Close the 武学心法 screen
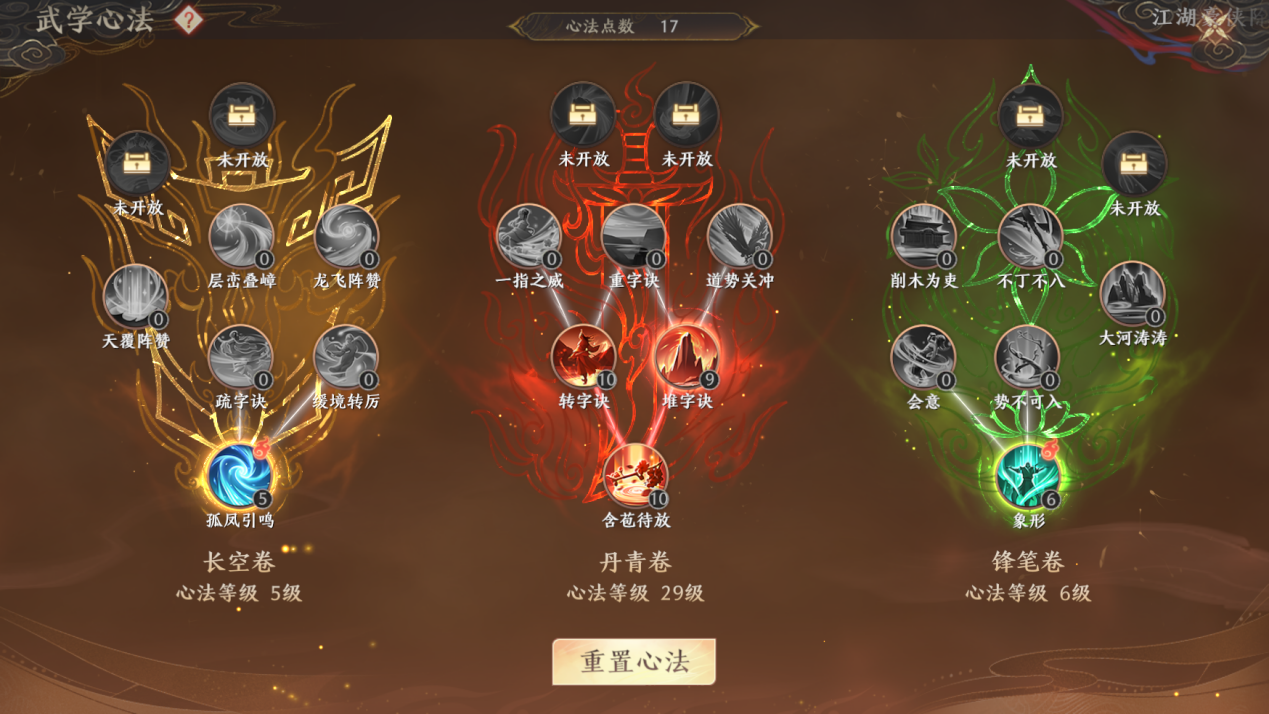The width and height of the screenshot is (1269, 714). (1216, 32)
